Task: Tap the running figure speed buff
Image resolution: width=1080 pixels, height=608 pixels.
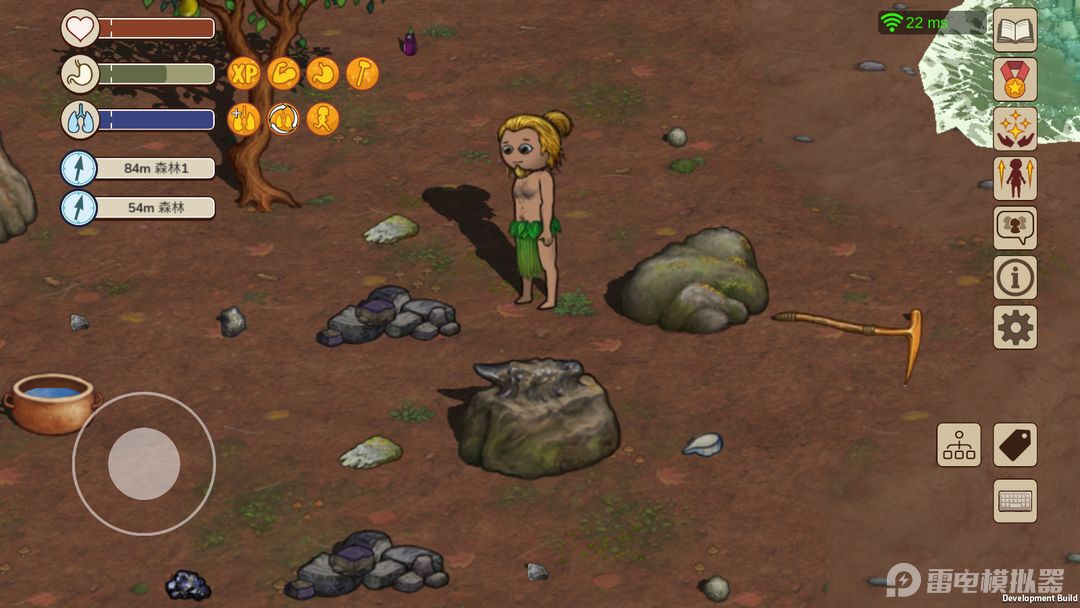Action: point(323,119)
